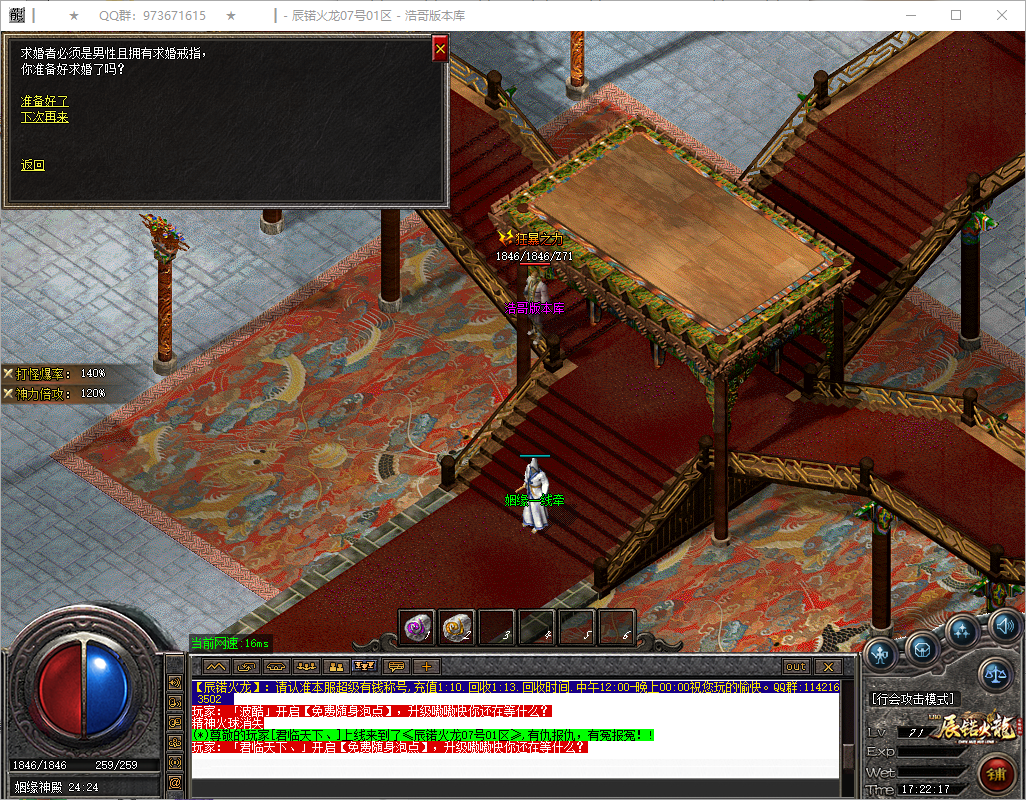Open the red 铺 shop button
This screenshot has height=800, width=1026.
[x=995, y=774]
